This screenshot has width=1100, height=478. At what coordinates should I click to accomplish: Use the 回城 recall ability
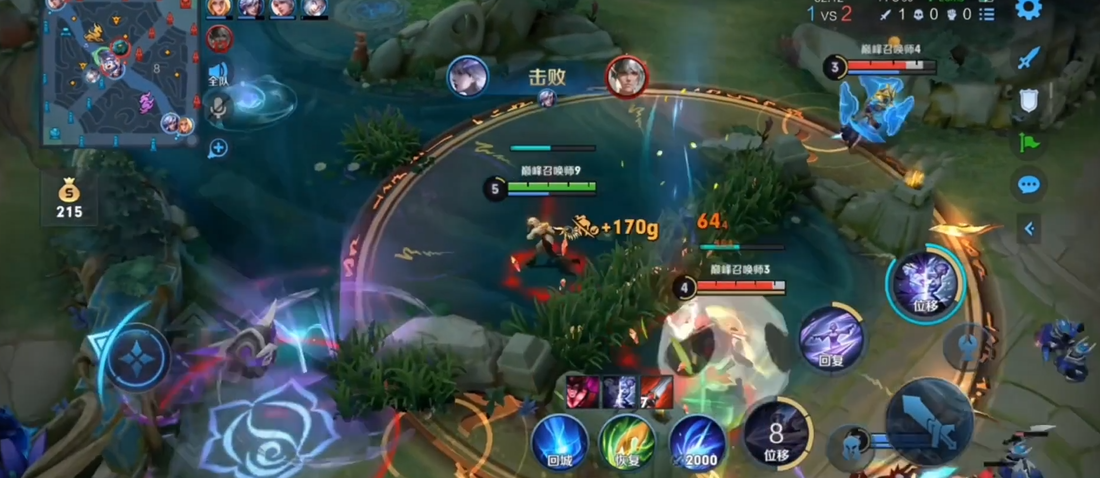(559, 443)
